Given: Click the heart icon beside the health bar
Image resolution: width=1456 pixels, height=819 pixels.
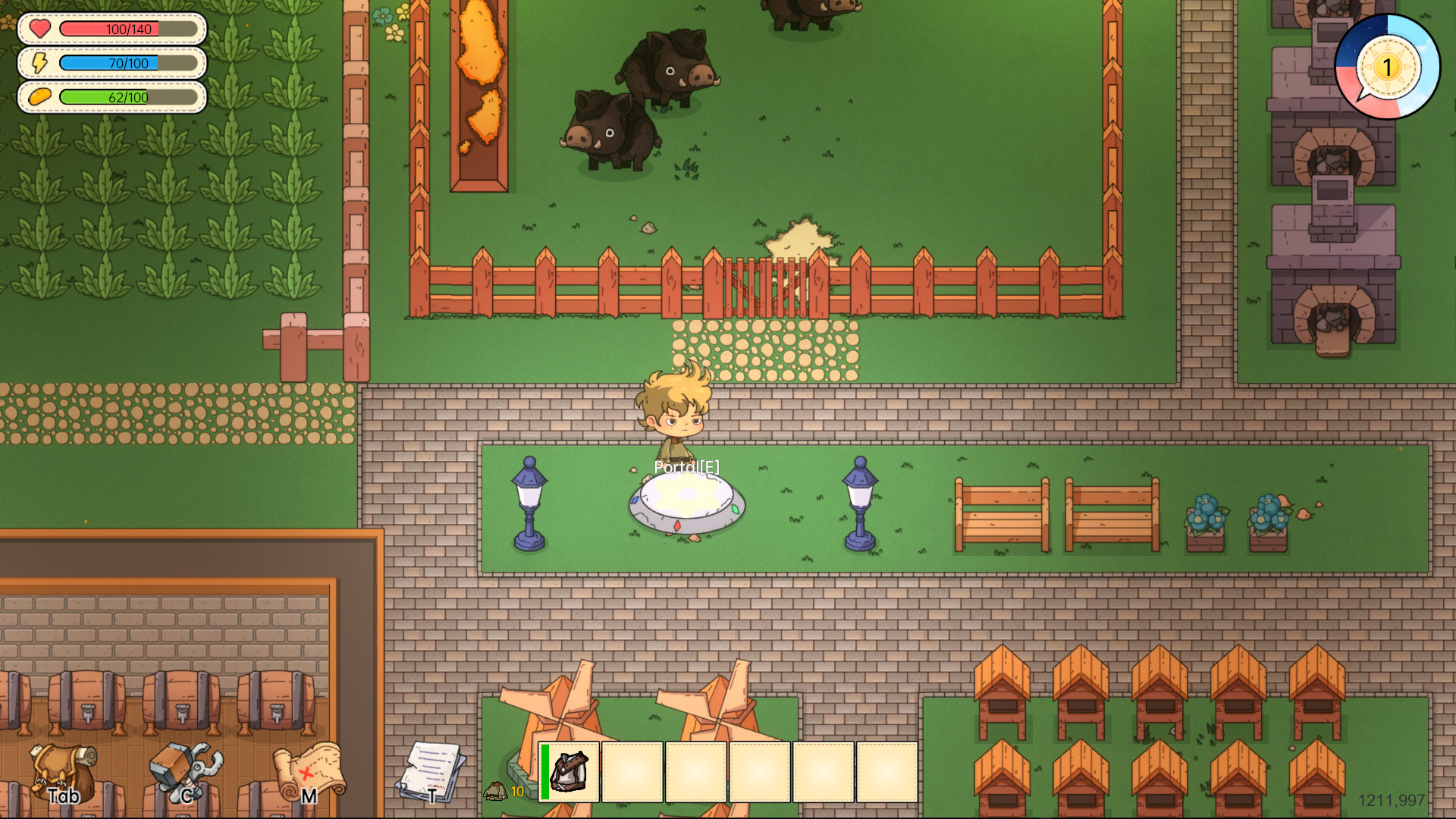Looking at the screenshot, I should point(39,30).
